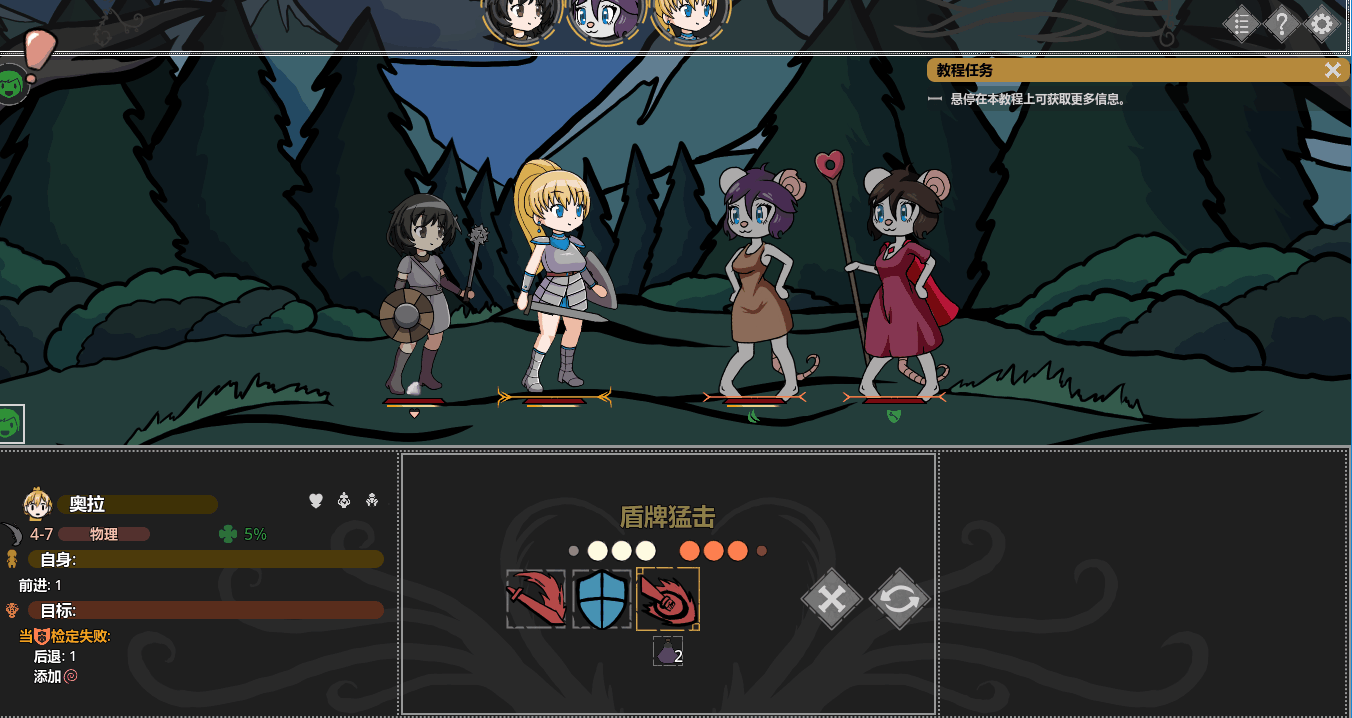1352x718 pixels.
Task: Click the white heart icon beside Aura's name
Action: coord(316,500)
